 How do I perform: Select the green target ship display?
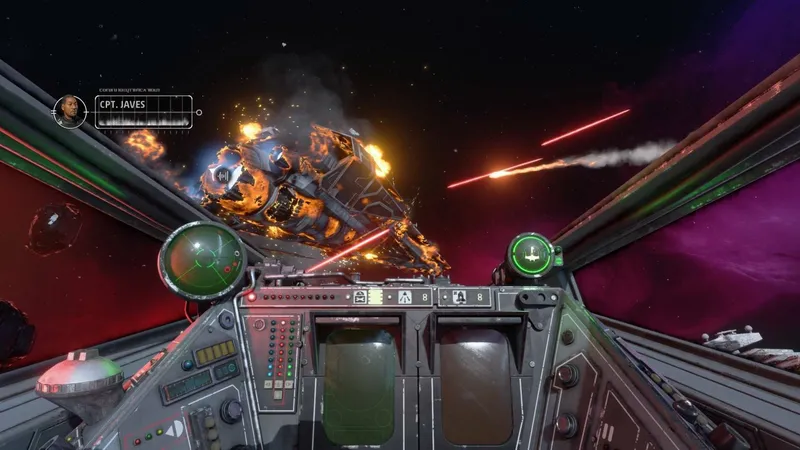(529, 254)
